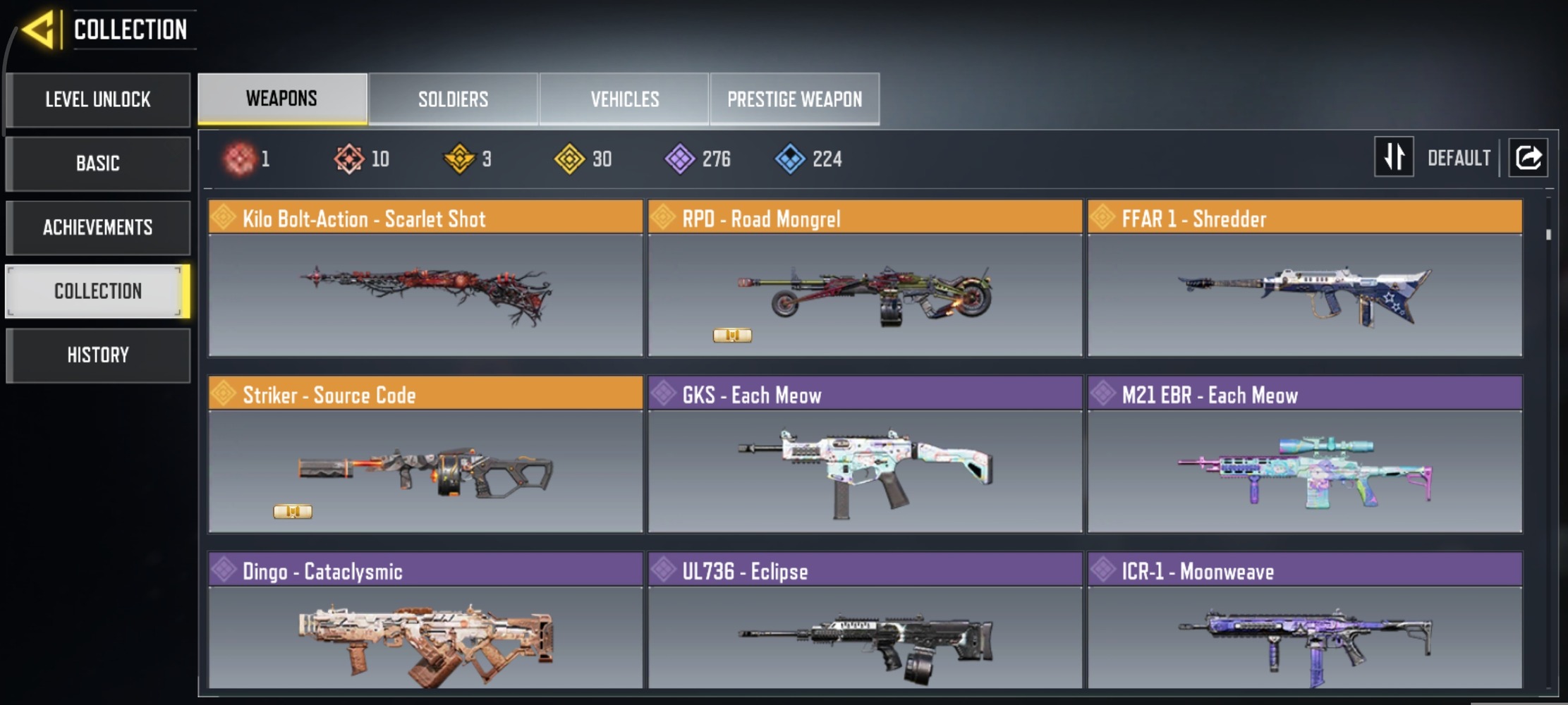1568x705 pixels.
Task: Select the GKS Each Meow card
Action: point(865,455)
